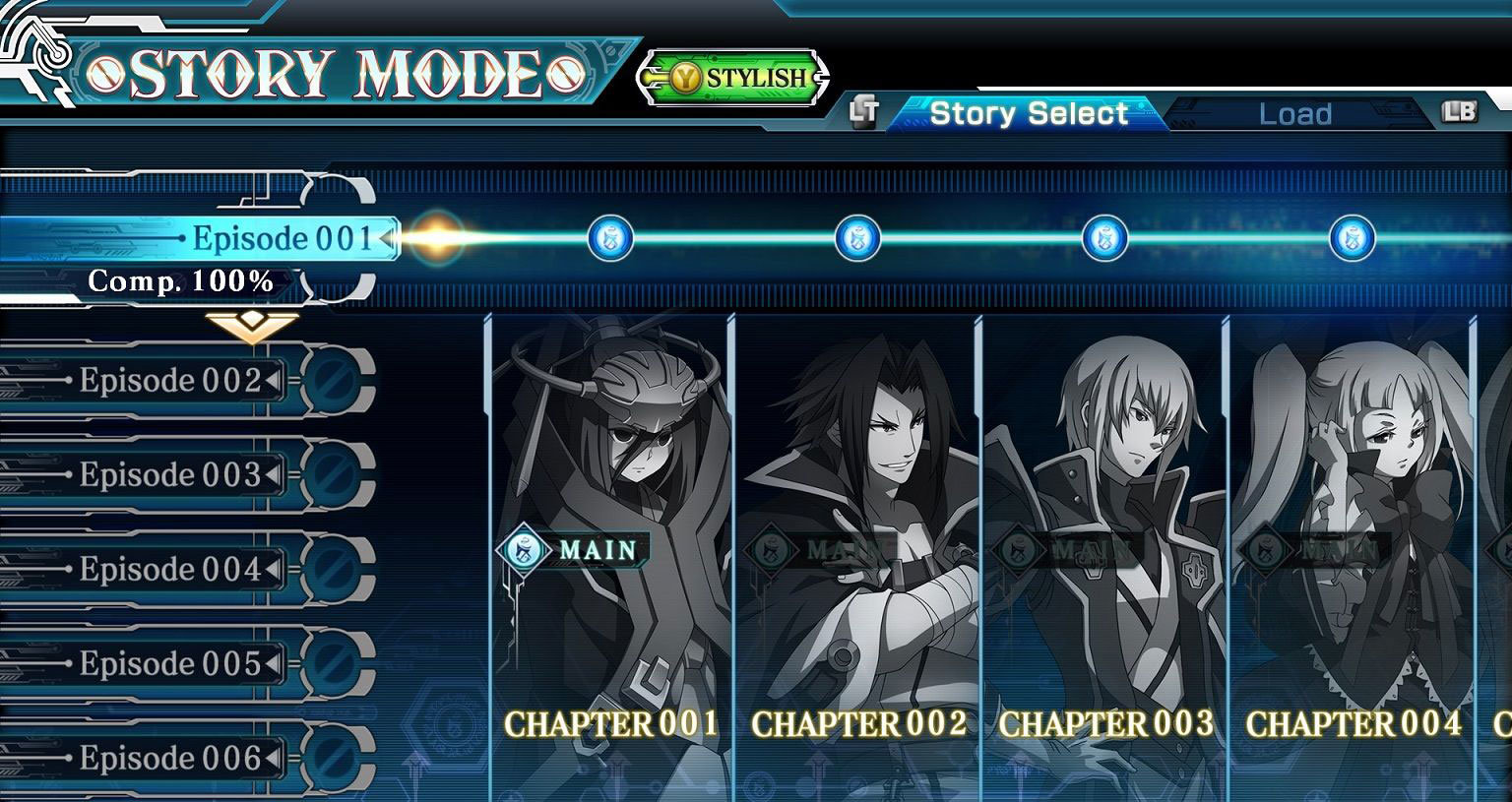
Task: Select the timeline node above Chapter 001
Action: tap(610, 238)
